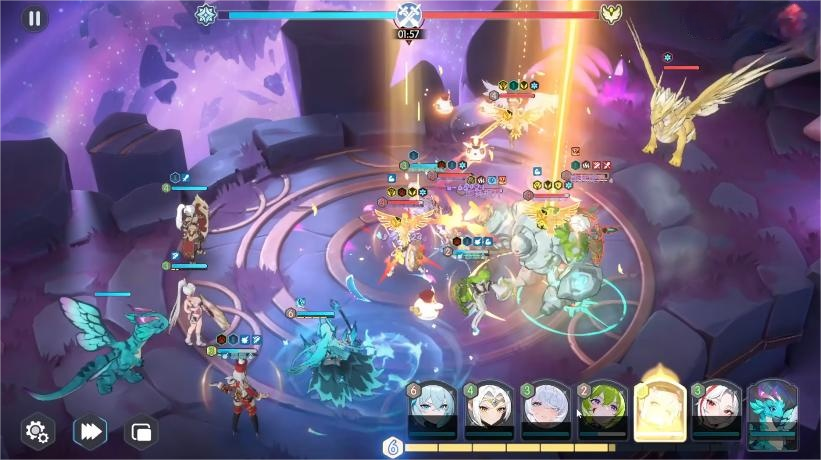The height and width of the screenshot is (460, 821).
Task: Open the gear settings button
Action: [x=37, y=432]
